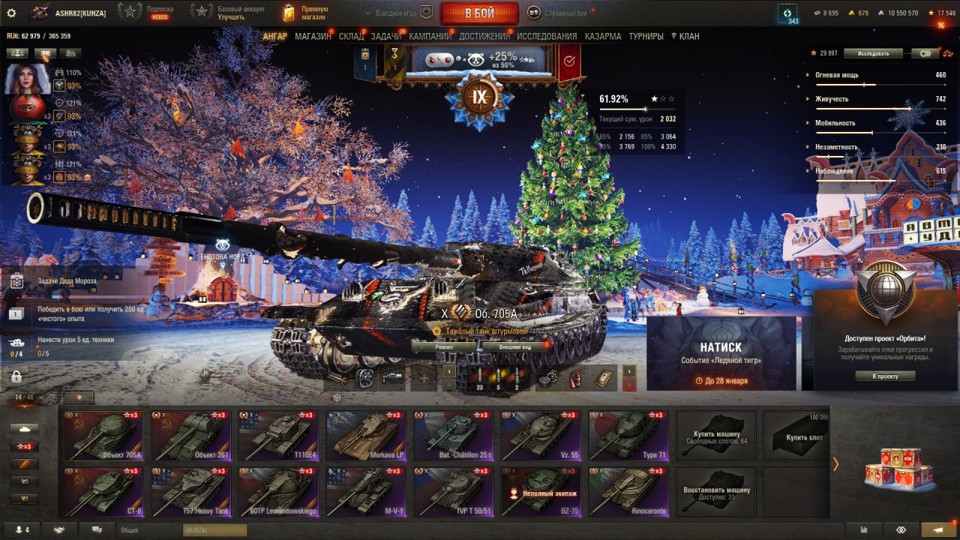Start a battle with the В БОЙ button
This screenshot has width=960, height=540.
pos(479,13)
